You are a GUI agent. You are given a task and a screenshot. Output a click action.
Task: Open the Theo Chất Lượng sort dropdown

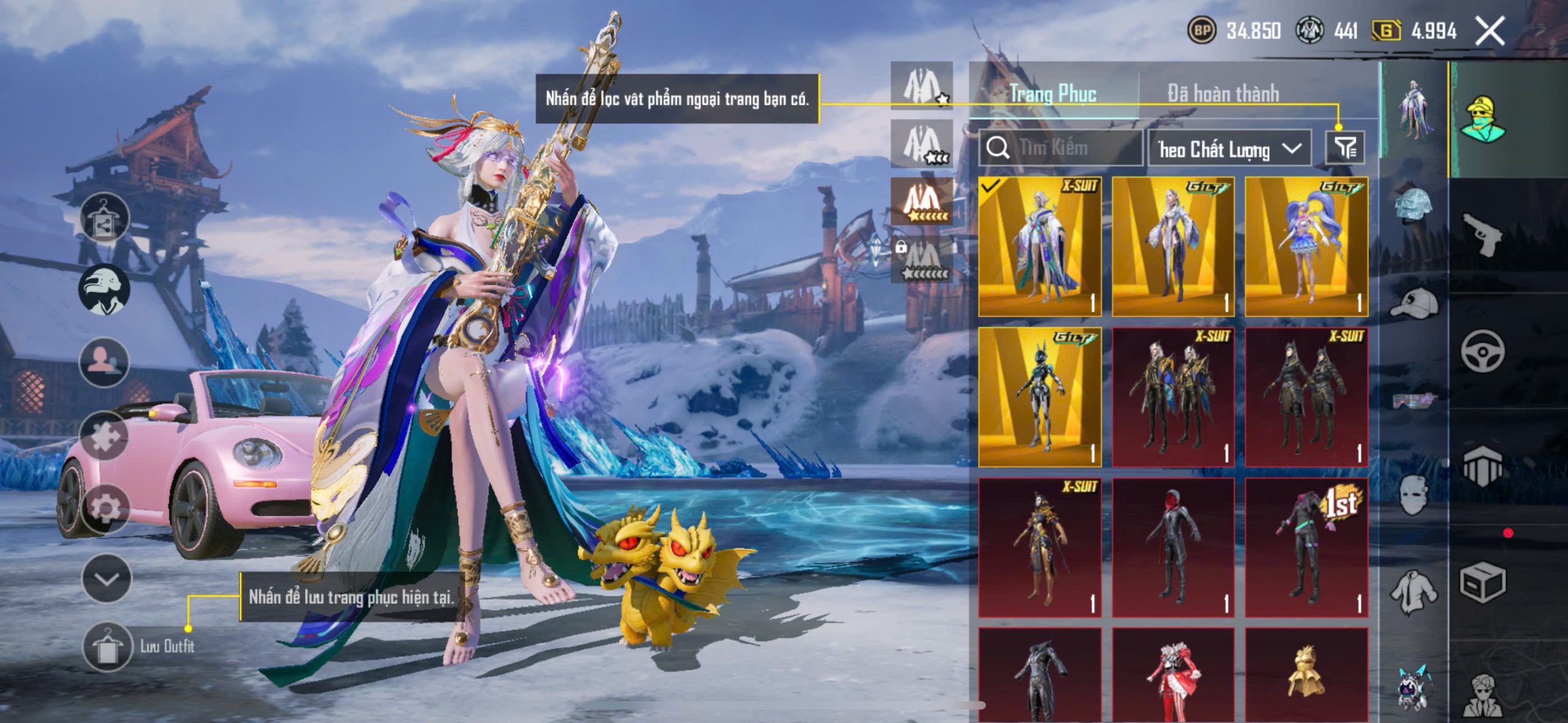coord(1229,149)
